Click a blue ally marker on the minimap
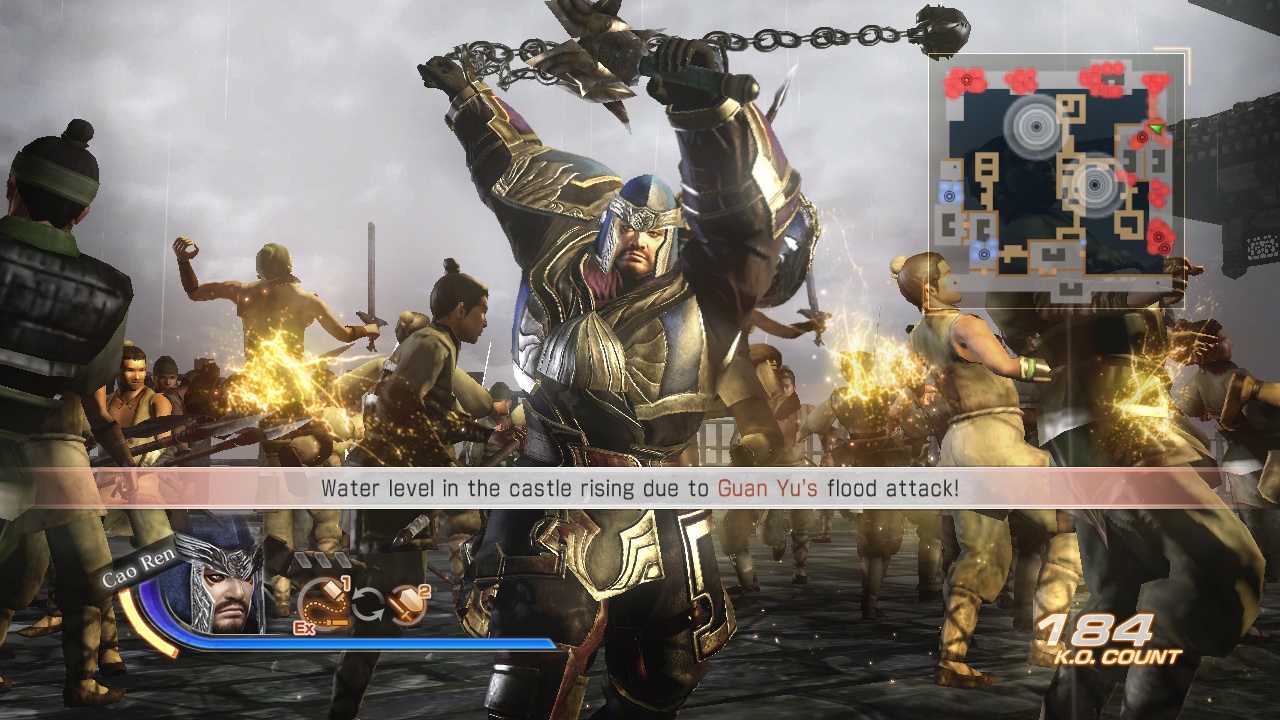The image size is (1280, 720). click(x=949, y=196)
